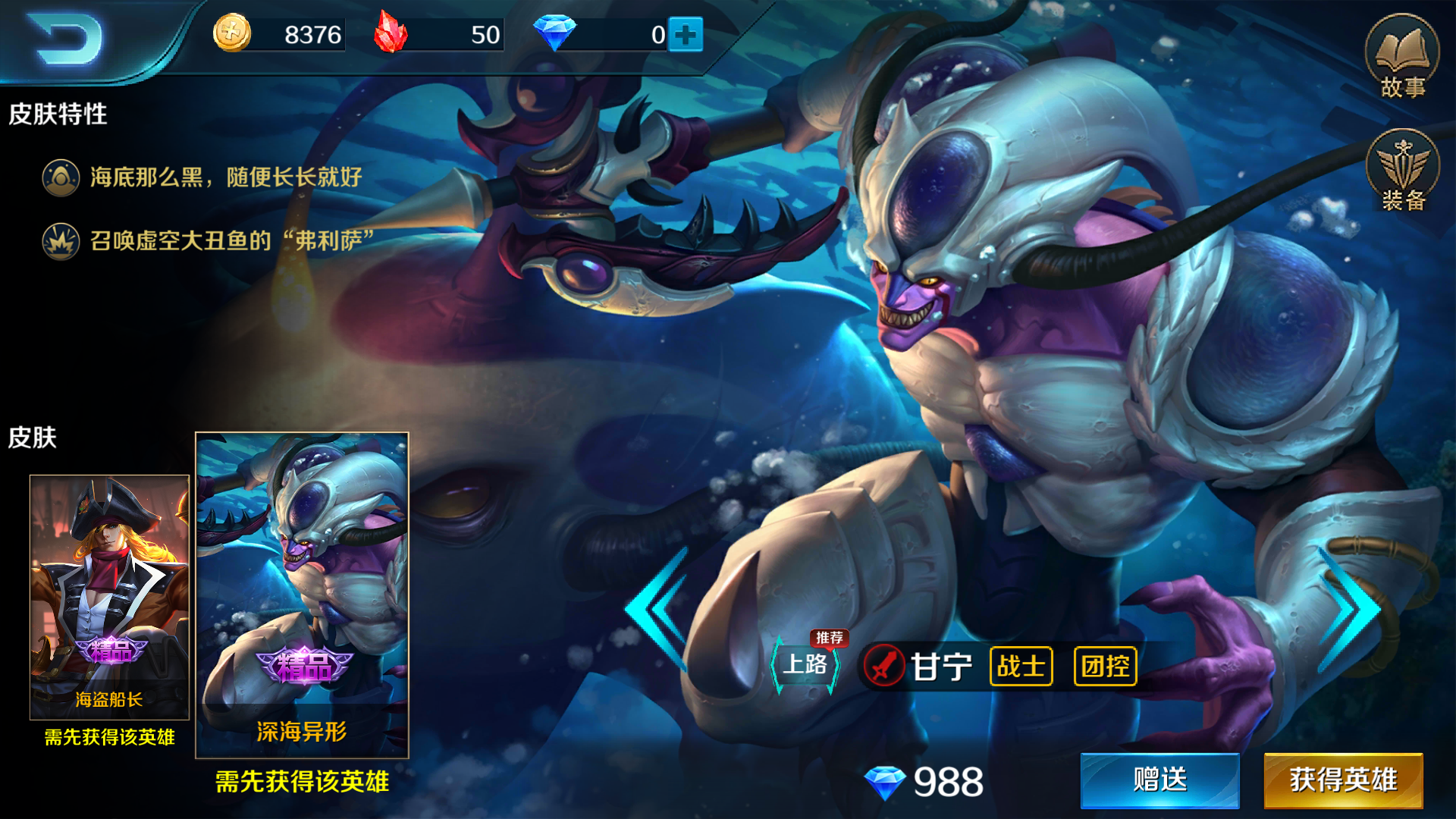View the first skin trait about deep sea
The height and width of the screenshot is (819, 1456).
tap(225, 177)
